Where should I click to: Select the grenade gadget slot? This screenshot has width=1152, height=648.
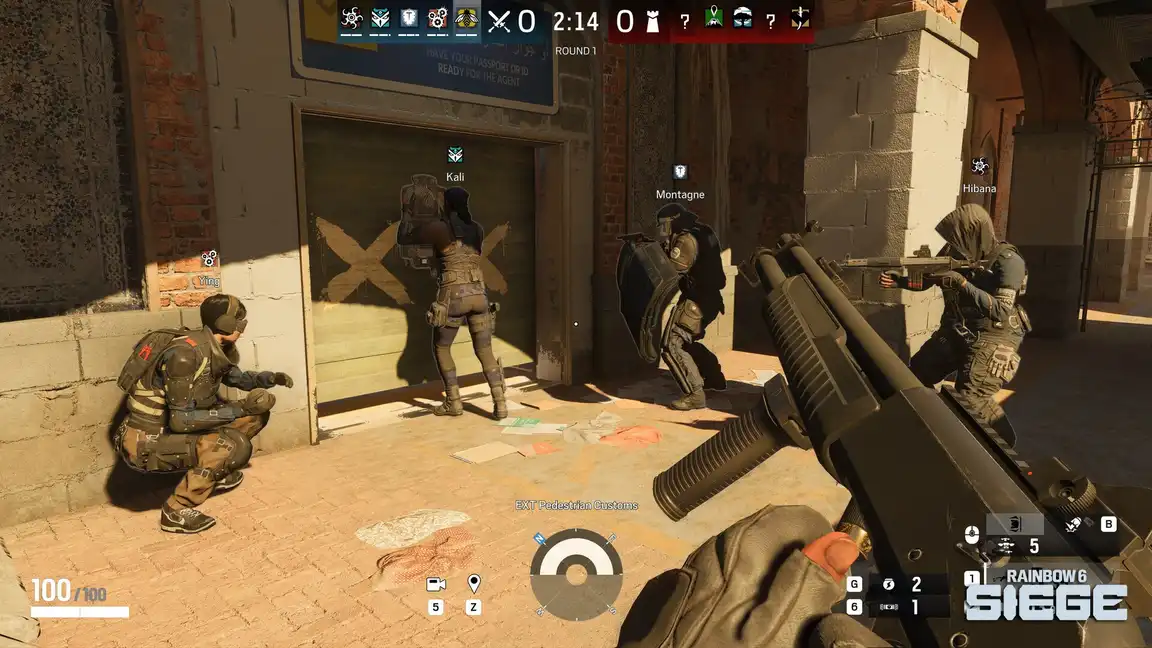point(887,584)
